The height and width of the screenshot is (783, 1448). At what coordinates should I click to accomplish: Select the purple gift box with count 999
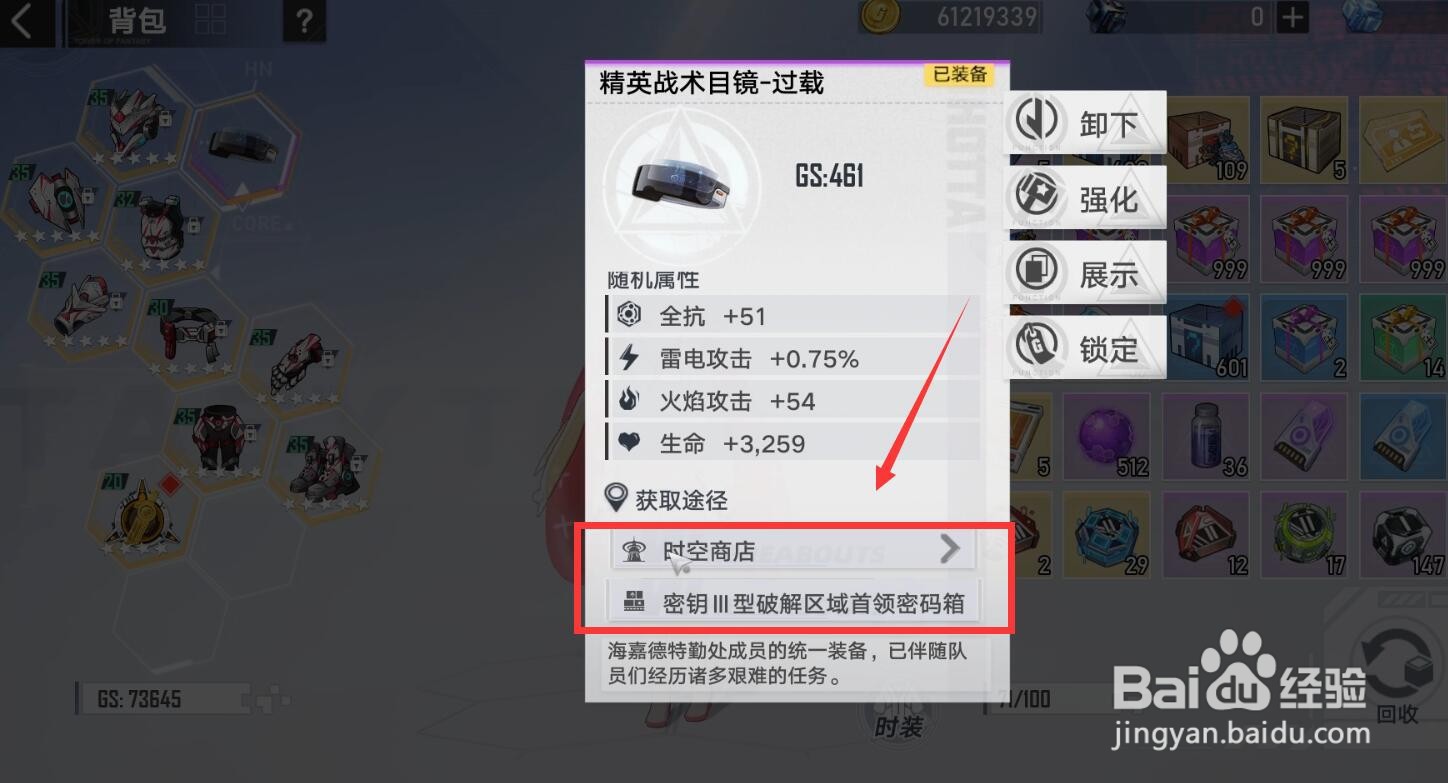[1207, 238]
